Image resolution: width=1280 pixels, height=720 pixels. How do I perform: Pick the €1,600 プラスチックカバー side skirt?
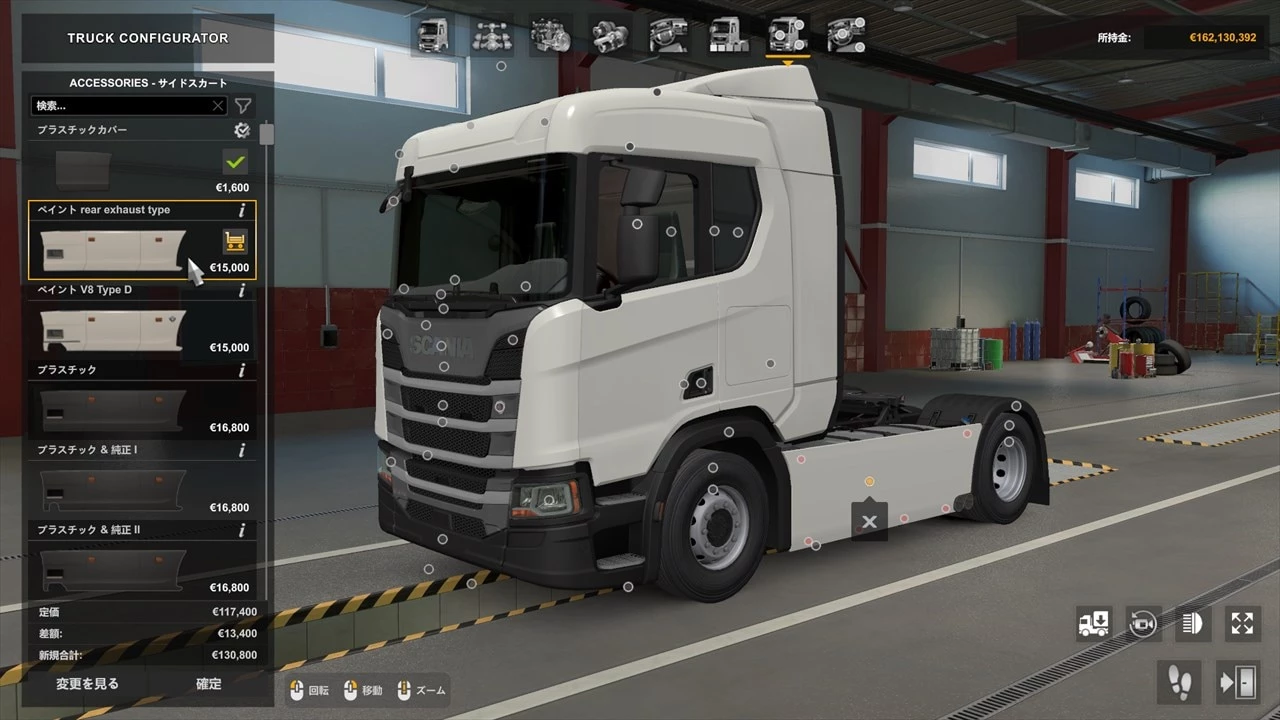(x=112, y=170)
